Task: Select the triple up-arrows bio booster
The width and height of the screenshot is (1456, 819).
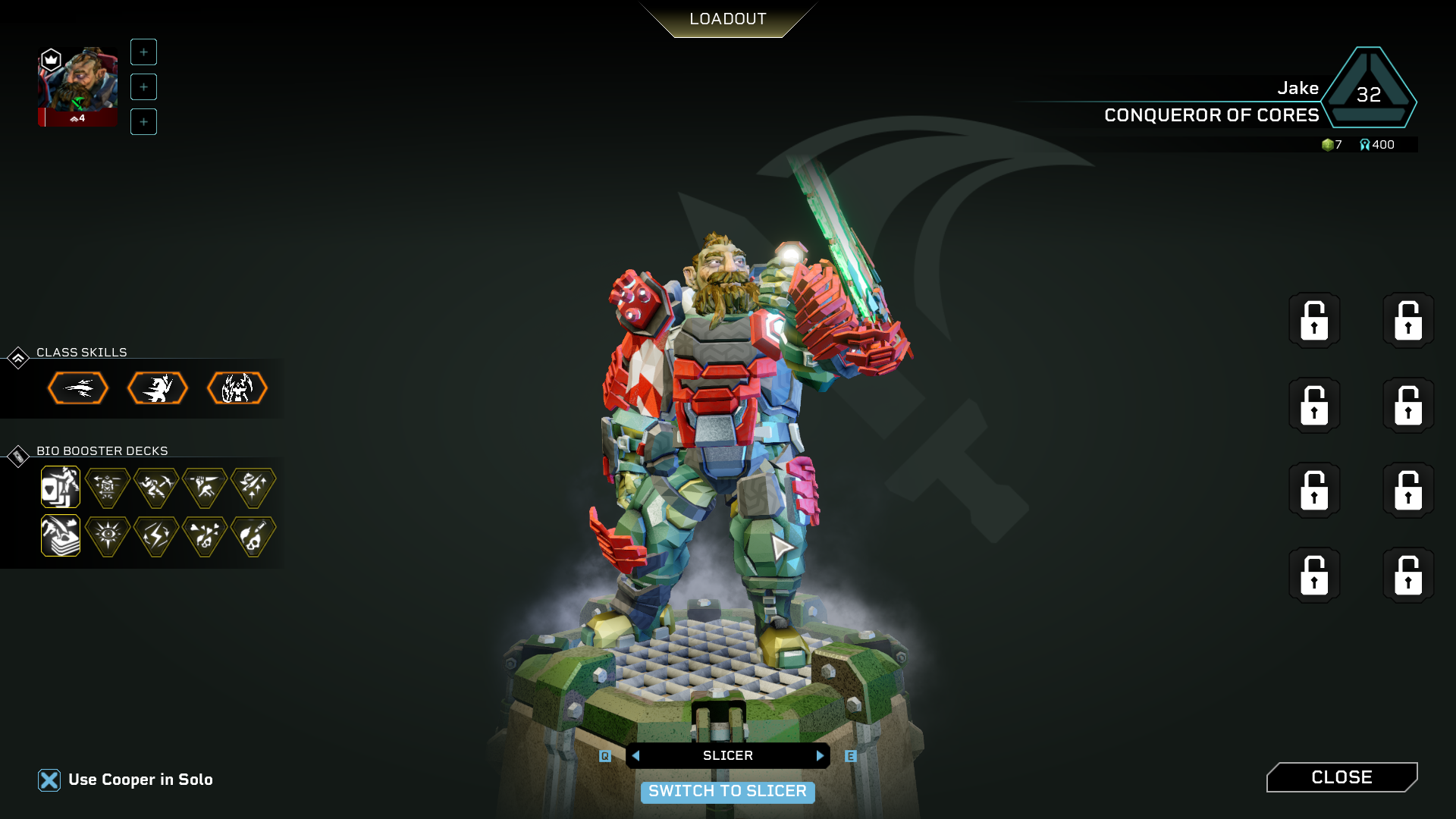Action: tap(253, 487)
